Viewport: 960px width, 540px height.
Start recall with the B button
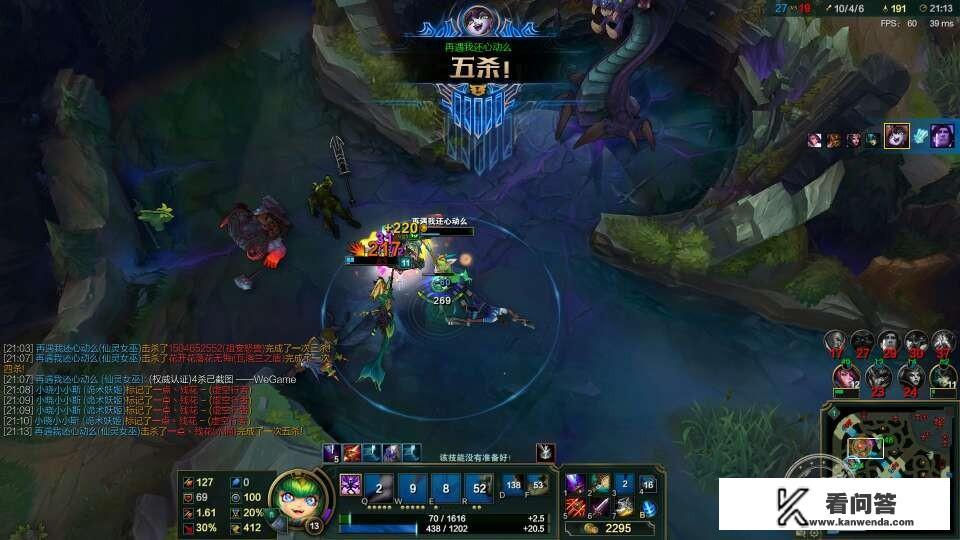(x=648, y=508)
